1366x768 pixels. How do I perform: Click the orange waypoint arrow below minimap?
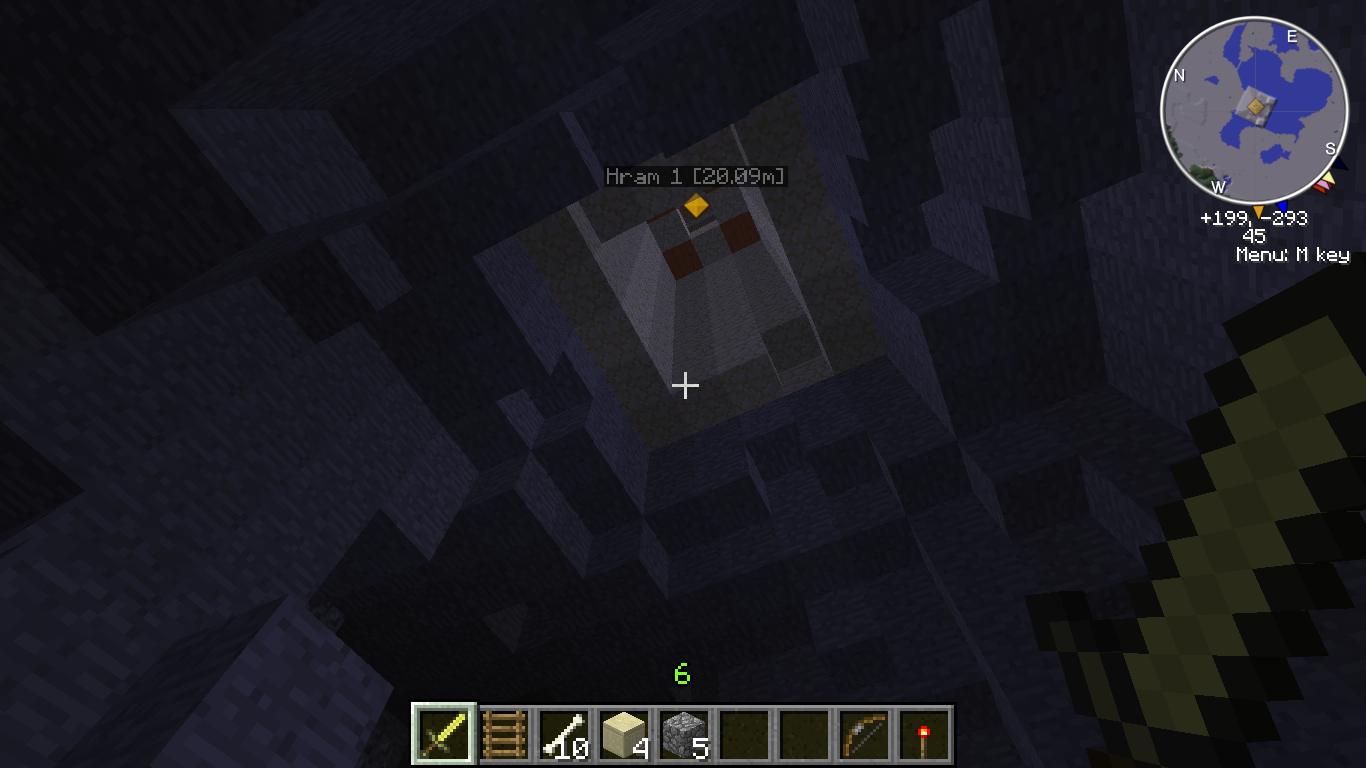coord(1257,211)
